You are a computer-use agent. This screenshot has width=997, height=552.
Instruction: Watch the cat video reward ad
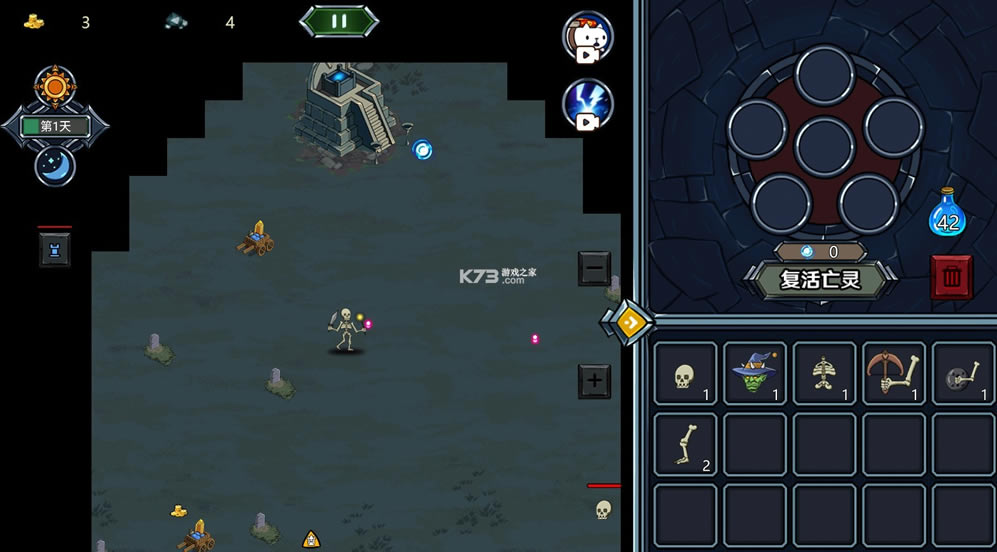[x=587, y=37]
